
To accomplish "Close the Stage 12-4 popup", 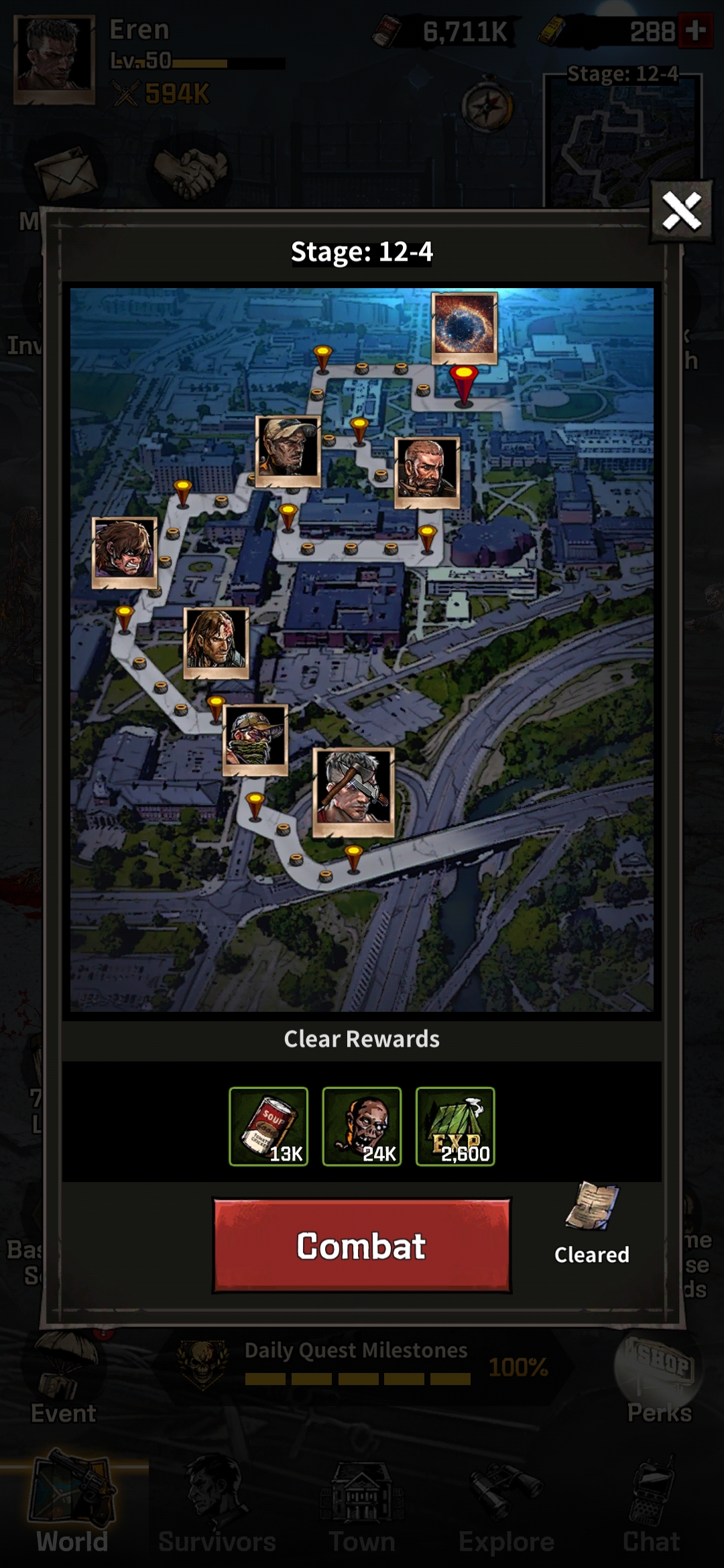I will [x=681, y=212].
